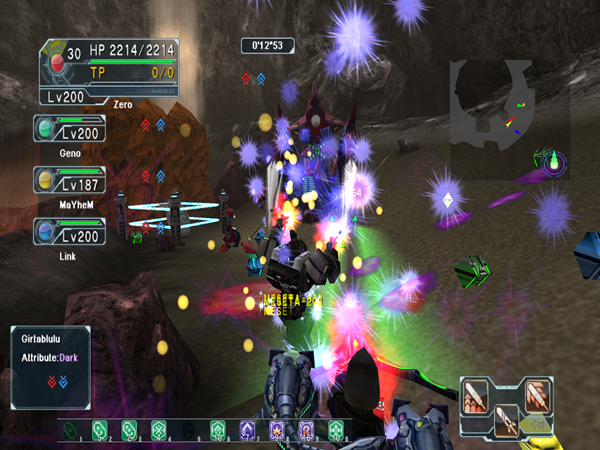Use the purple question mark technique slot
Screen dimensions: 600x450
click(307, 431)
